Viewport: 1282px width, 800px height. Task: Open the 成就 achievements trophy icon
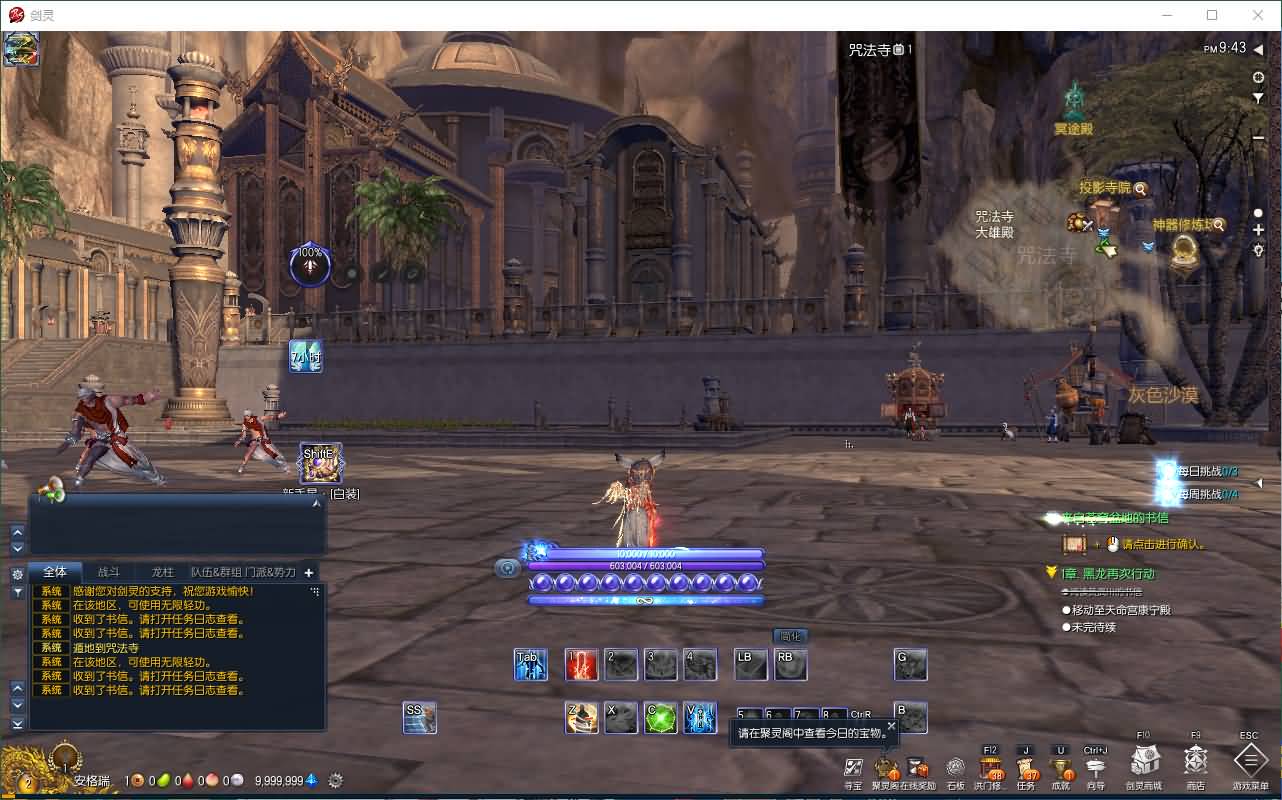pos(1060,768)
